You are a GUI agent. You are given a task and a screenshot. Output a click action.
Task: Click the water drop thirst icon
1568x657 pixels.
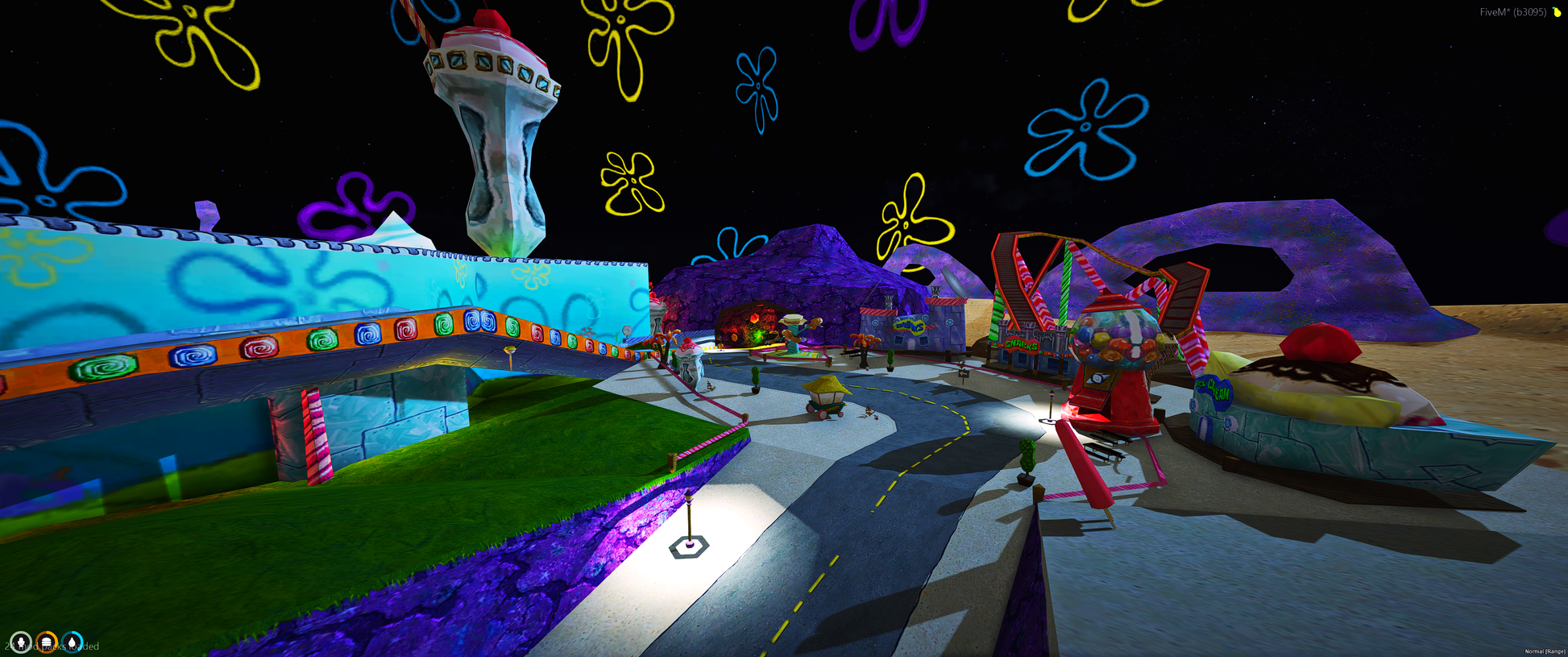click(x=73, y=642)
